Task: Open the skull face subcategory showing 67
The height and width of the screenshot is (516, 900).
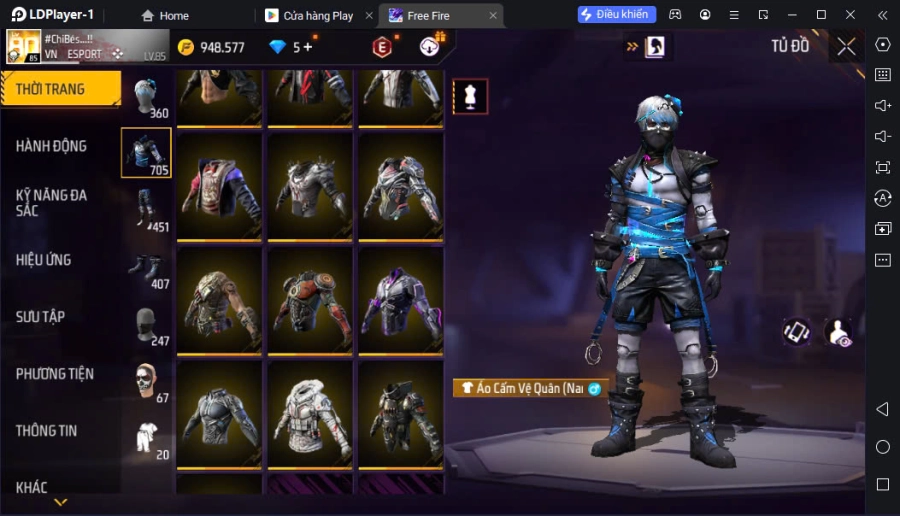Action: tap(146, 381)
